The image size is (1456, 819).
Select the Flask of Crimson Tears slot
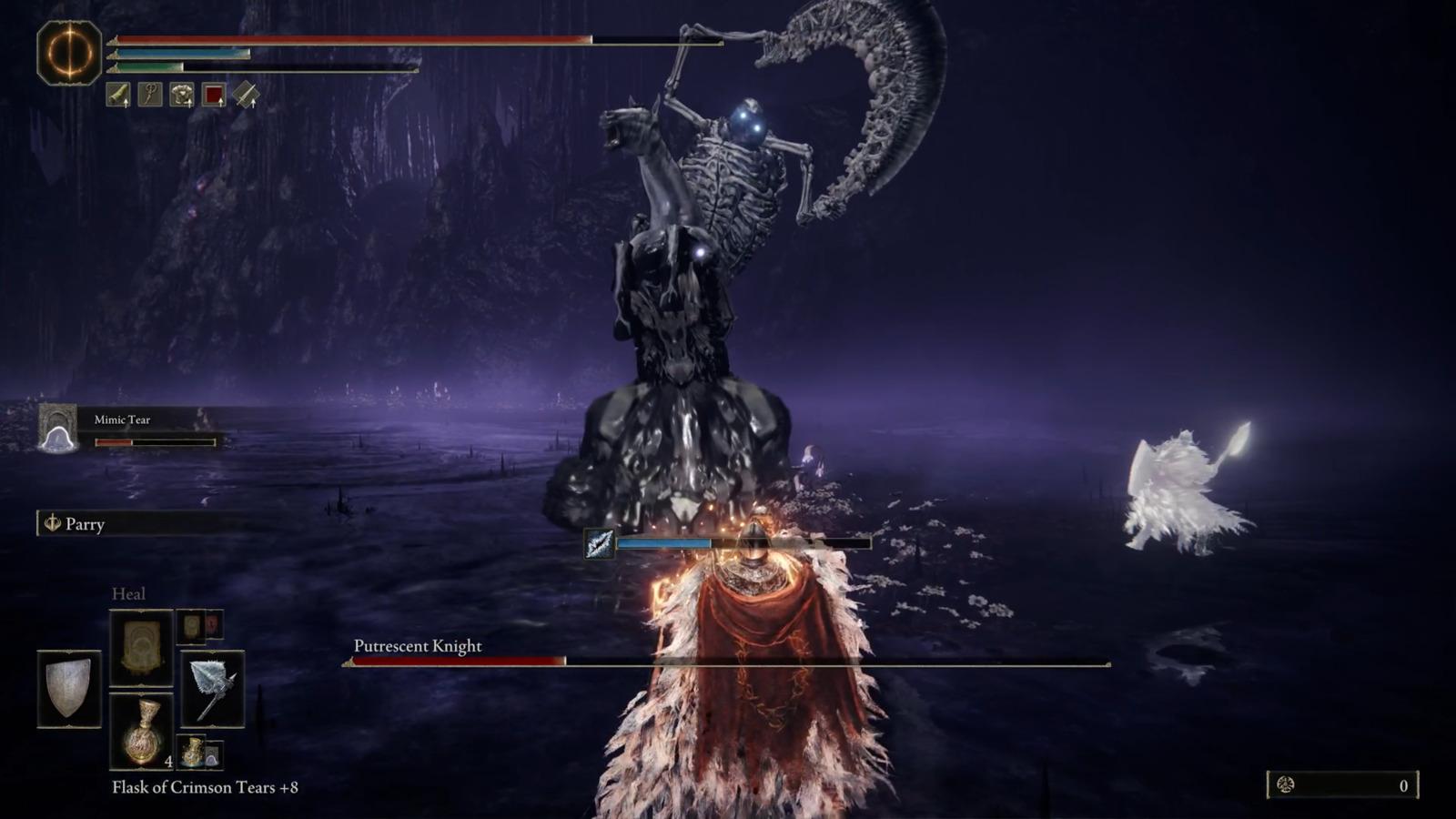pyautogui.click(x=141, y=731)
